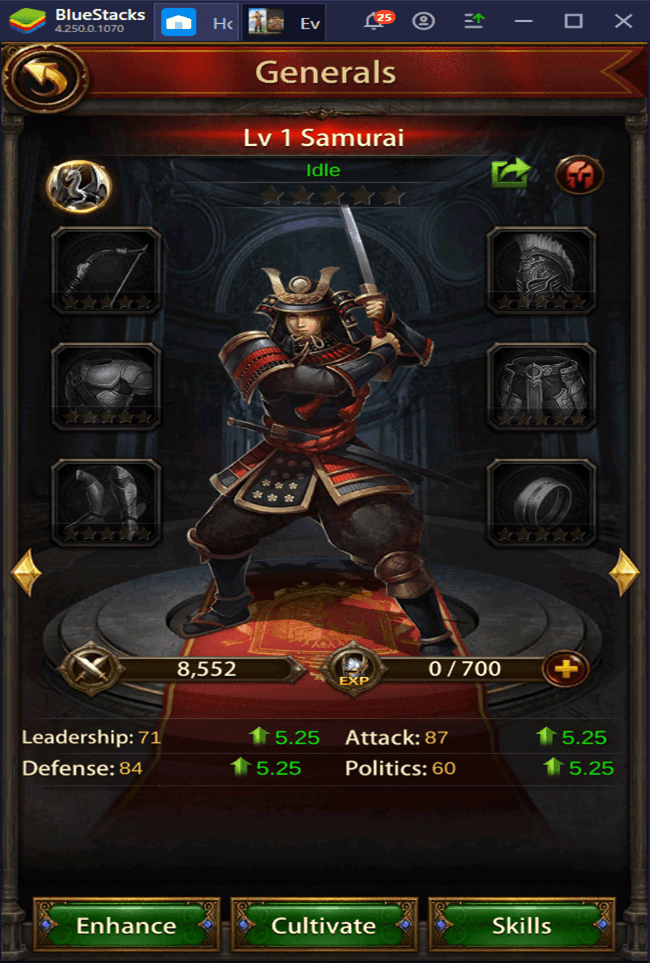Switch to the previous general

[26, 573]
